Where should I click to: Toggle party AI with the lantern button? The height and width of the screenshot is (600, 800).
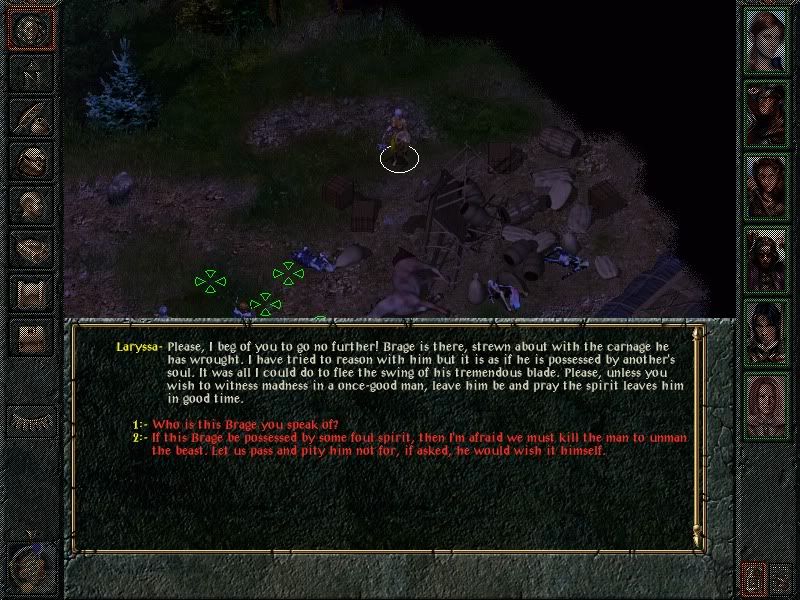coord(752,577)
